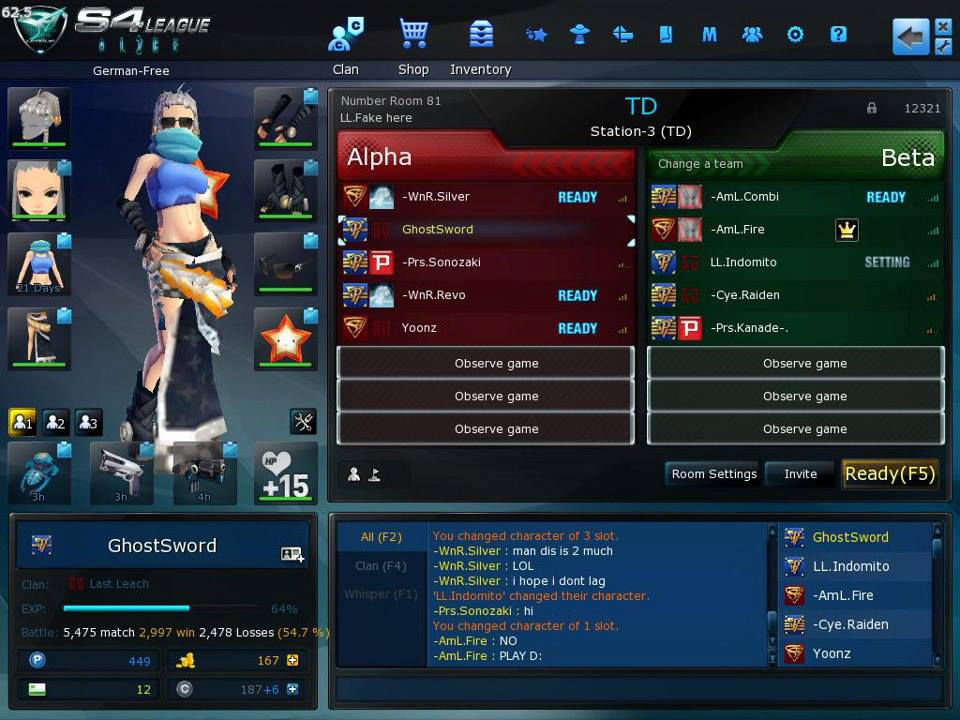
Task: Select the Whisper (F1) chat tab
Action: (380, 595)
